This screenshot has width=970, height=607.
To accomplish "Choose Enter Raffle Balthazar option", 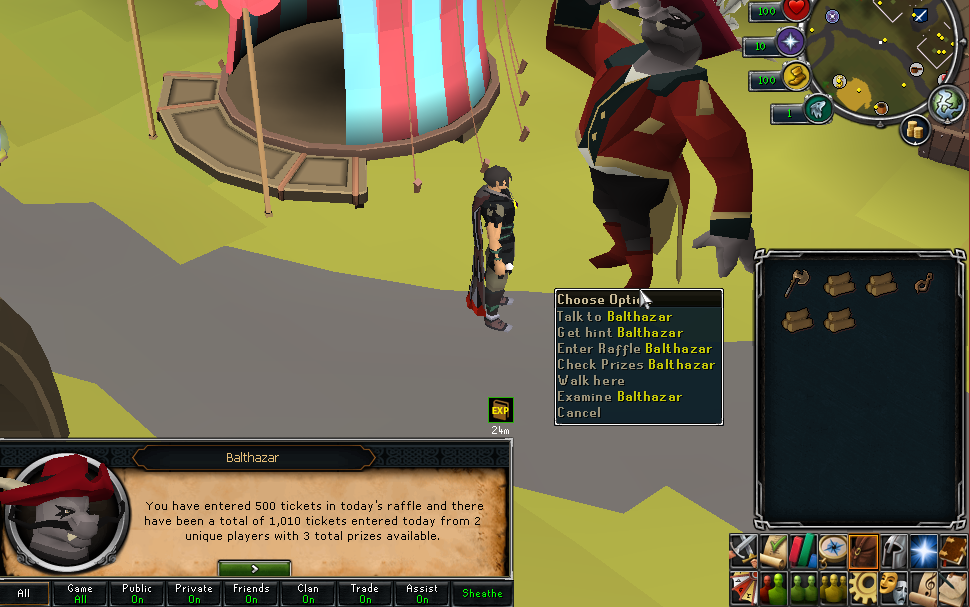I will point(634,348).
